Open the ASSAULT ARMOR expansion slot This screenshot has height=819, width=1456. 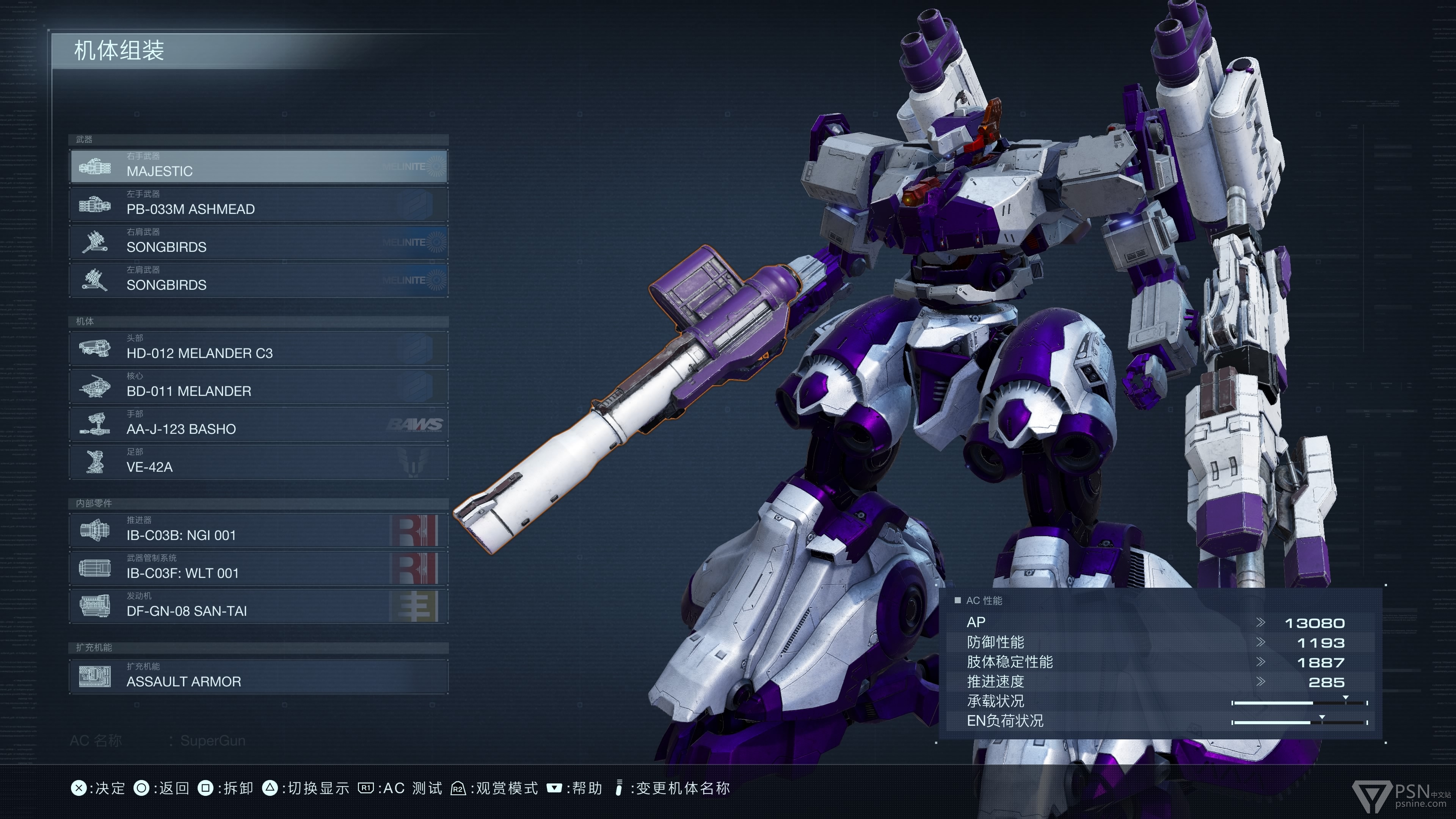pos(259,676)
